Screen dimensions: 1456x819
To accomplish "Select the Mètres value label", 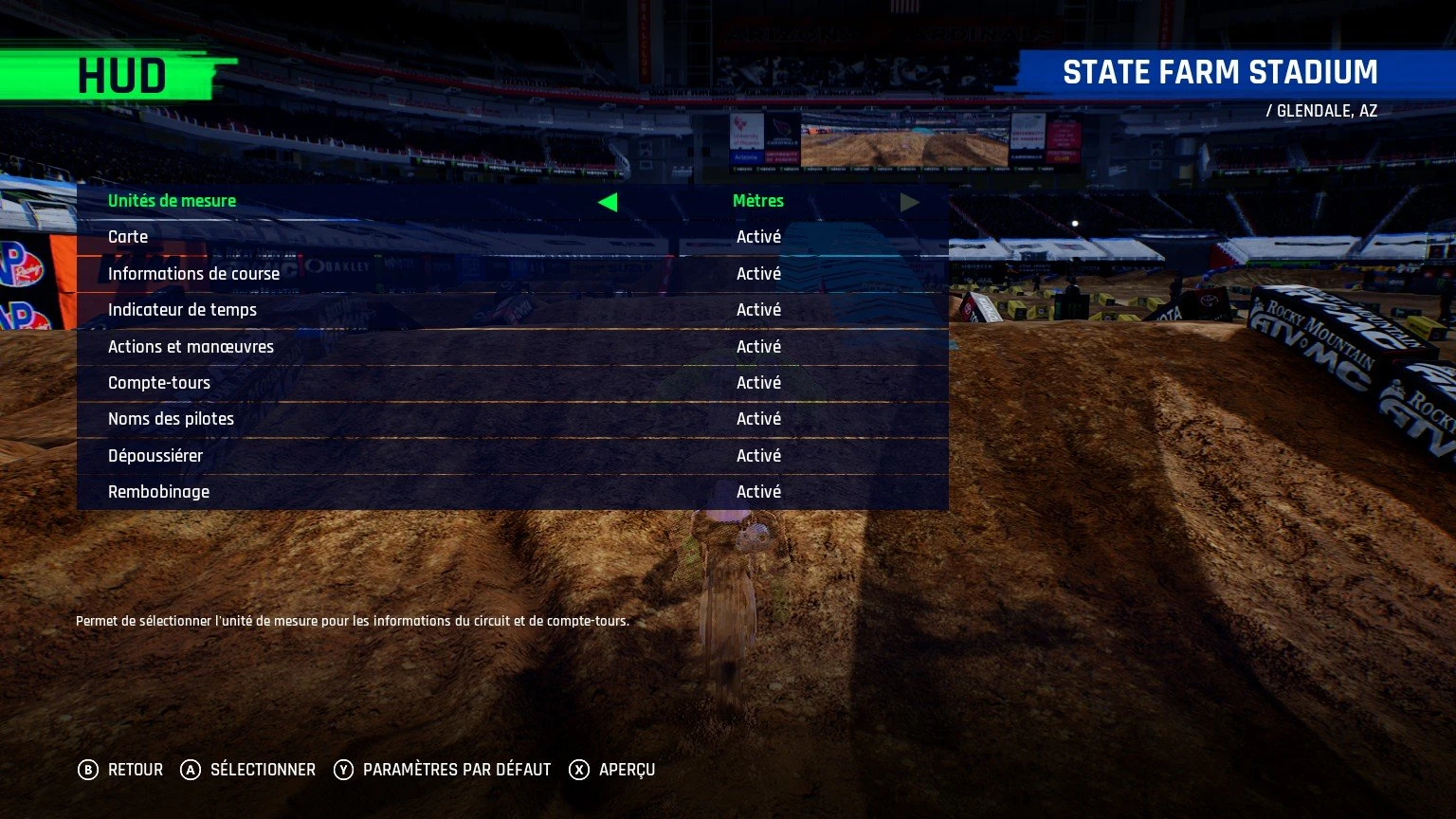I will coord(758,201).
